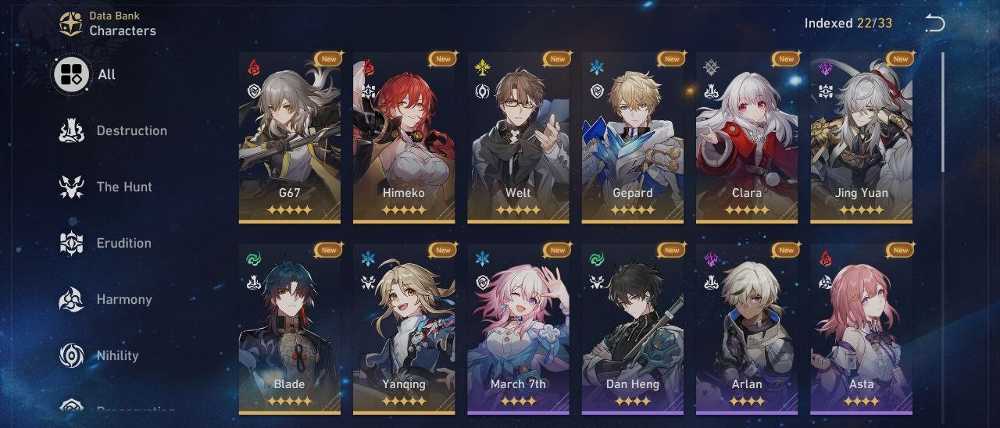View the Yanqing character card
The height and width of the screenshot is (428, 1000).
(x=404, y=329)
